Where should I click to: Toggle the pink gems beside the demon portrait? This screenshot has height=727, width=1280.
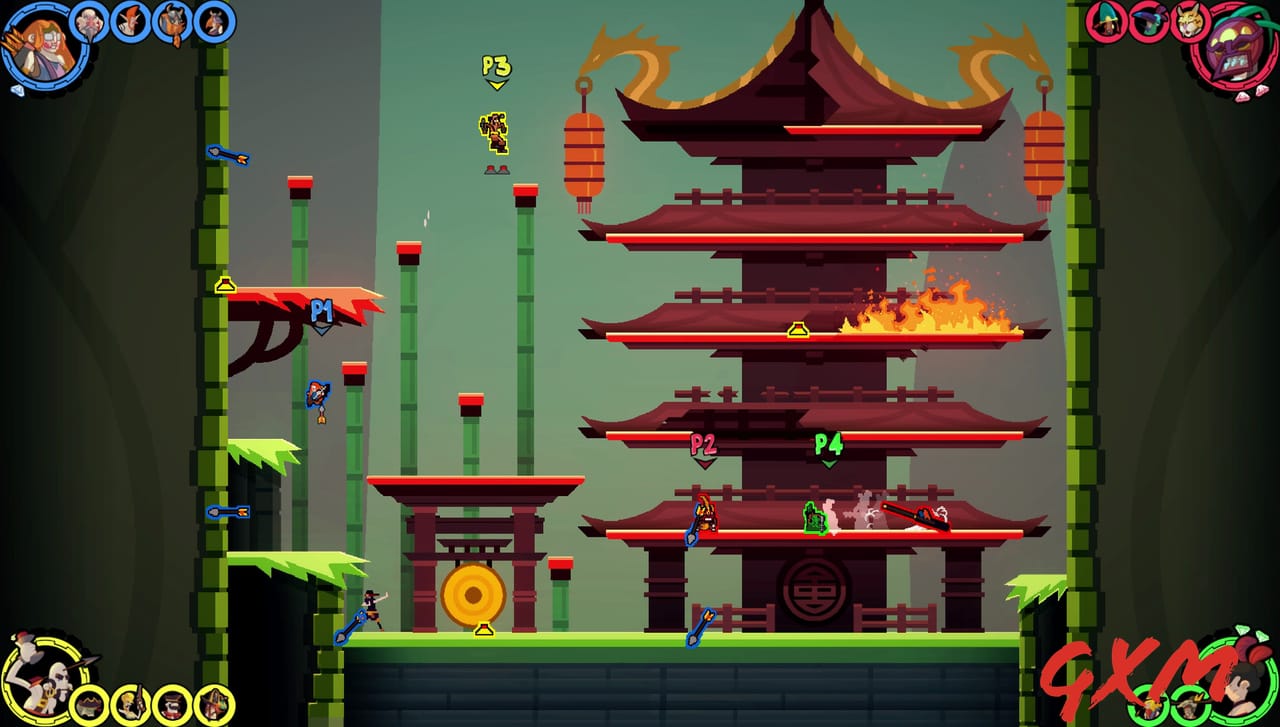(1251, 93)
